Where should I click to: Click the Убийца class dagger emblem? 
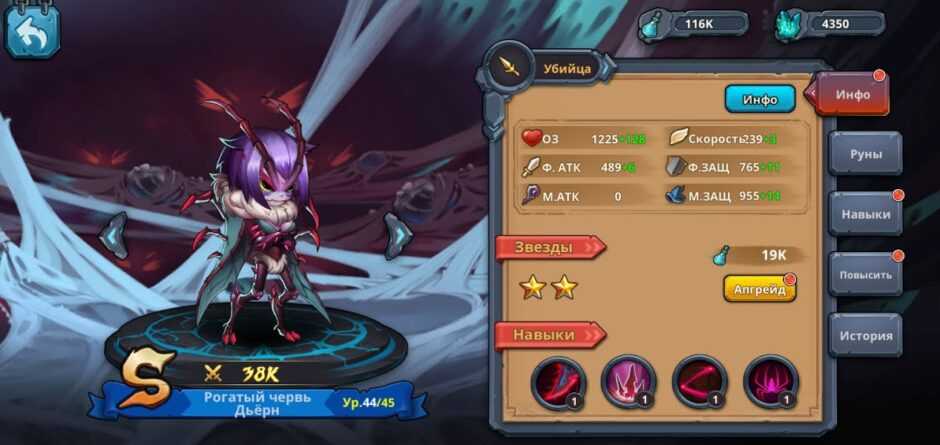coord(510,68)
